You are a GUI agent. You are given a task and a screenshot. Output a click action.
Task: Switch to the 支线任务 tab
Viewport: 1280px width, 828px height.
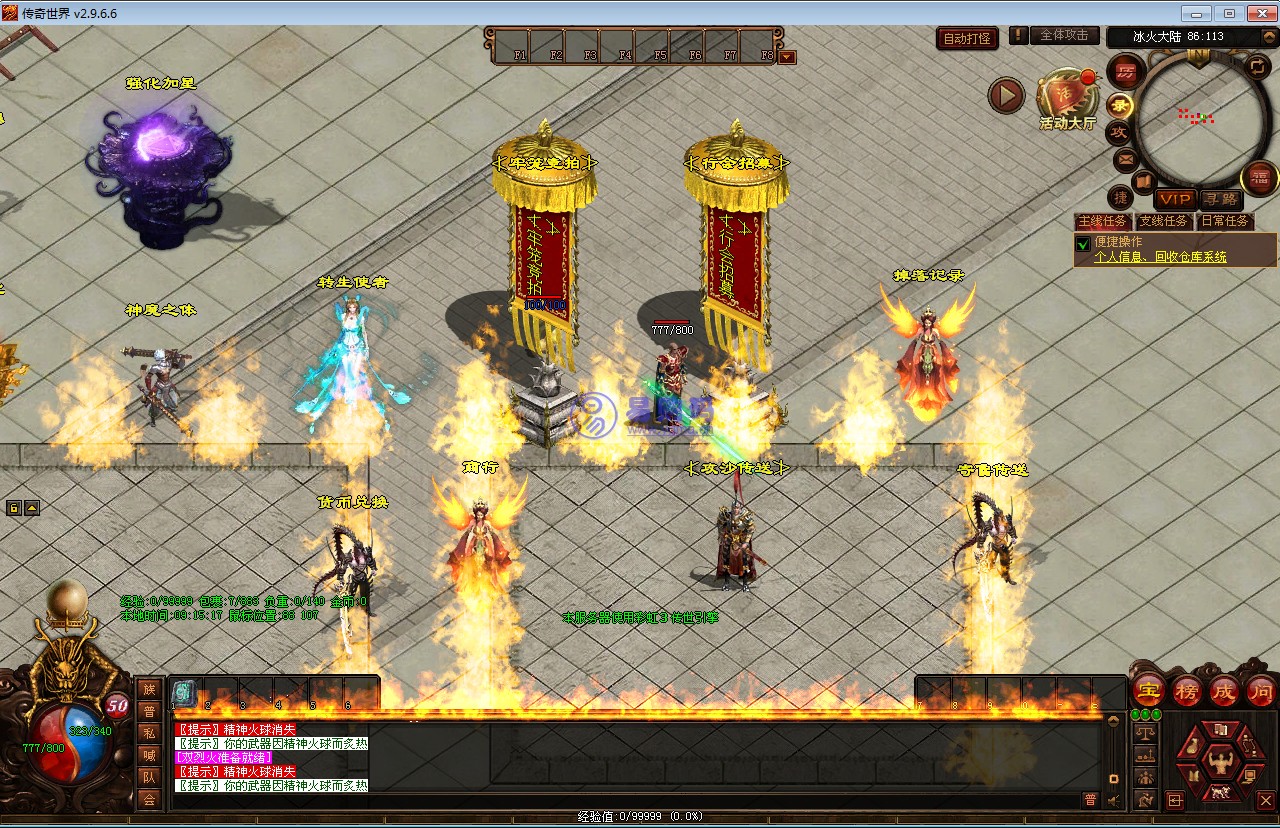pos(1164,221)
